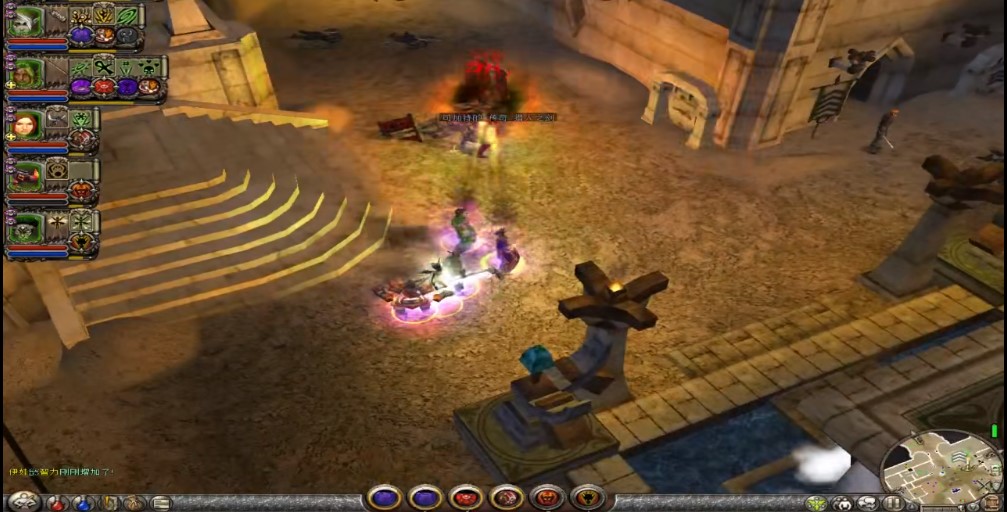Open the minimap
The height and width of the screenshot is (512, 1007).
pos(942,466)
